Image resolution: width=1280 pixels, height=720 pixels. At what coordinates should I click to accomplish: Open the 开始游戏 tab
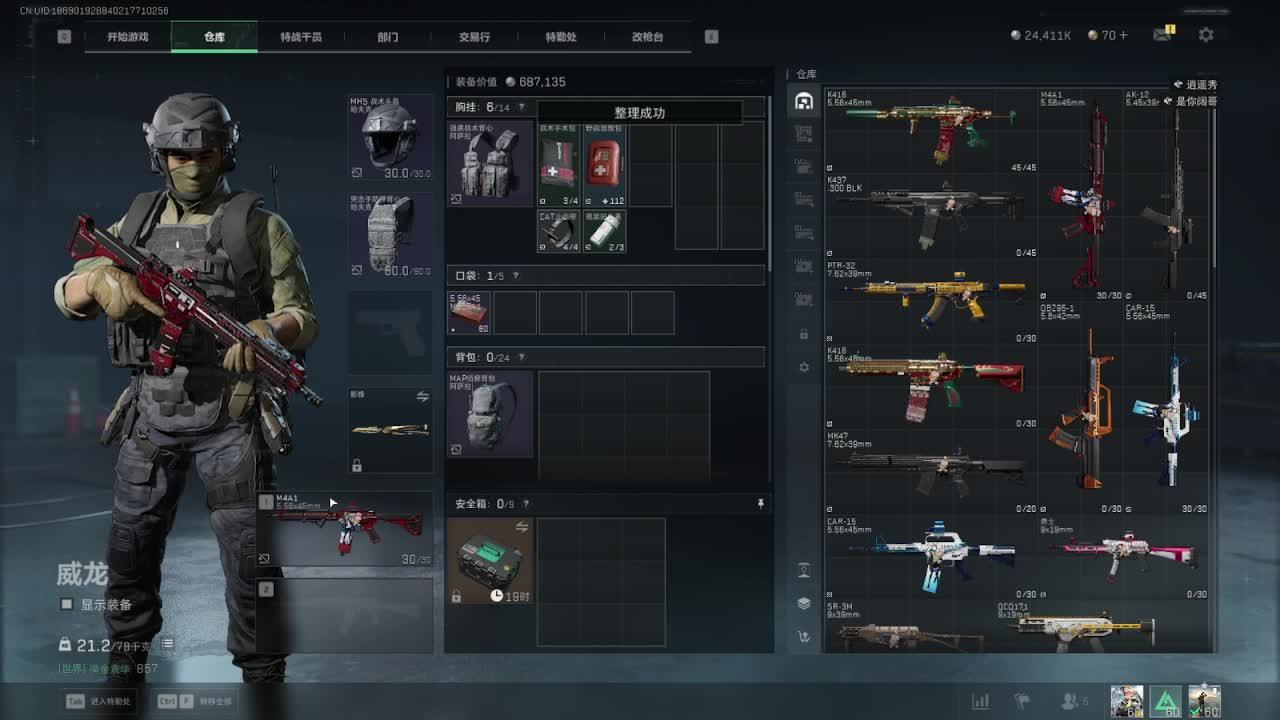click(128, 37)
